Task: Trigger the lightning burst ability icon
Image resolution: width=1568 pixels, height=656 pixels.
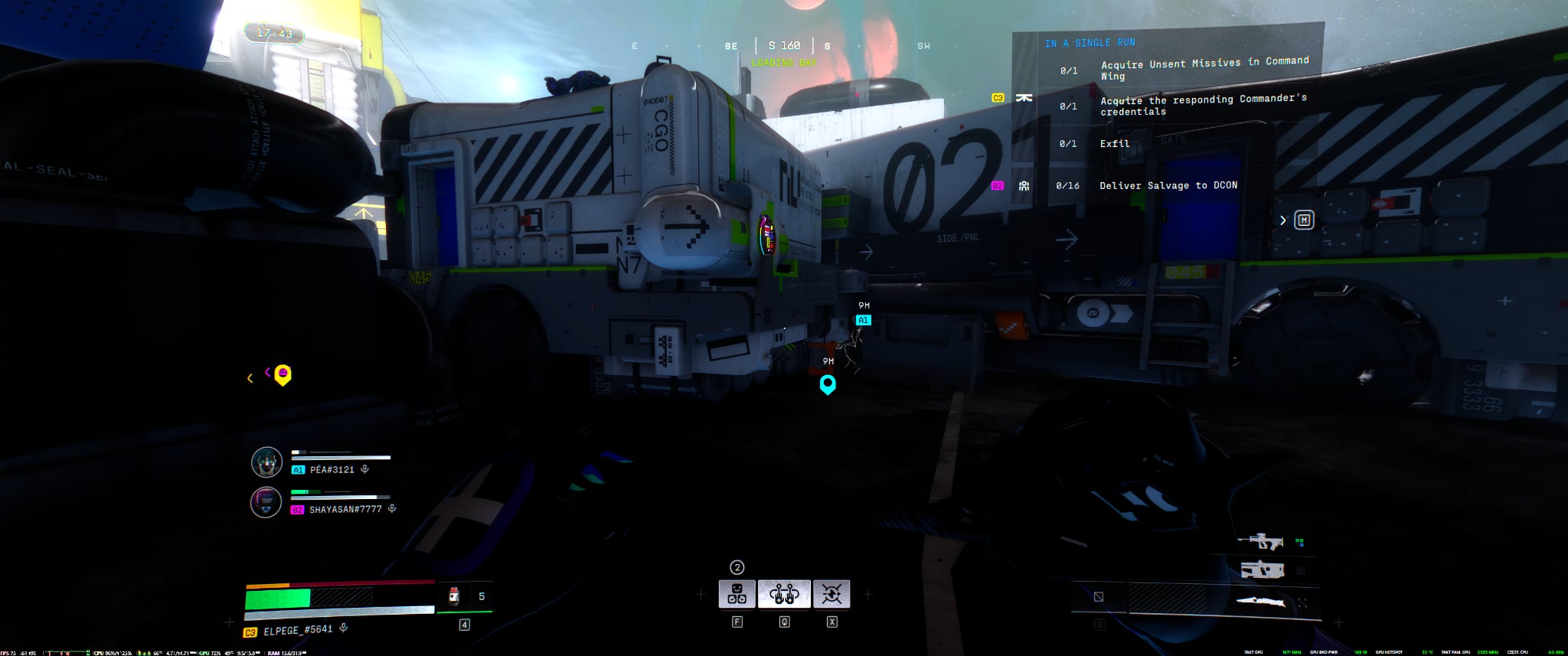Action: 831,594
